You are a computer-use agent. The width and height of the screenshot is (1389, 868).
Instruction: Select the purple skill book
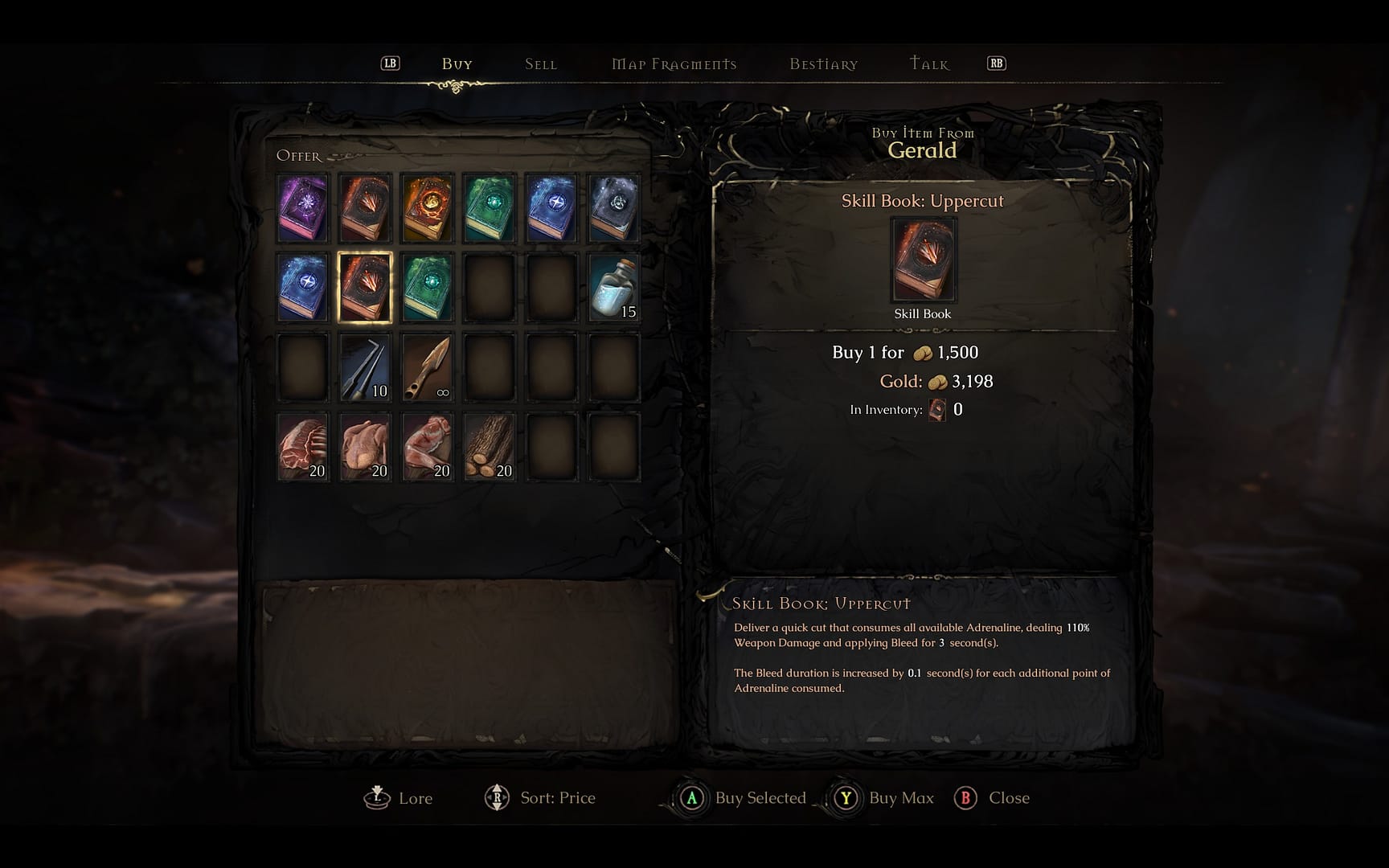point(303,208)
